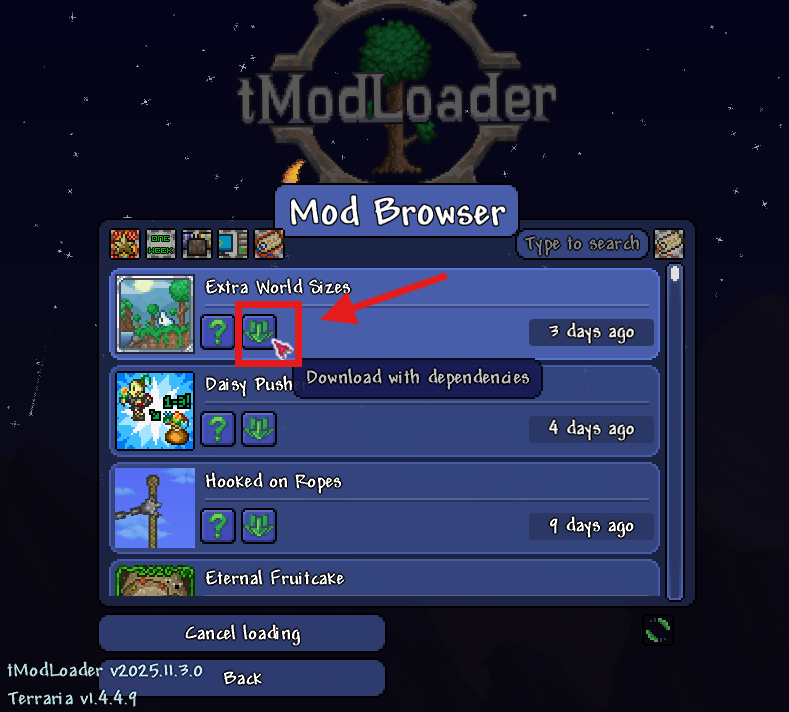Select the Extra World Sizes mod thumbnail
789x712 pixels.
[155, 314]
